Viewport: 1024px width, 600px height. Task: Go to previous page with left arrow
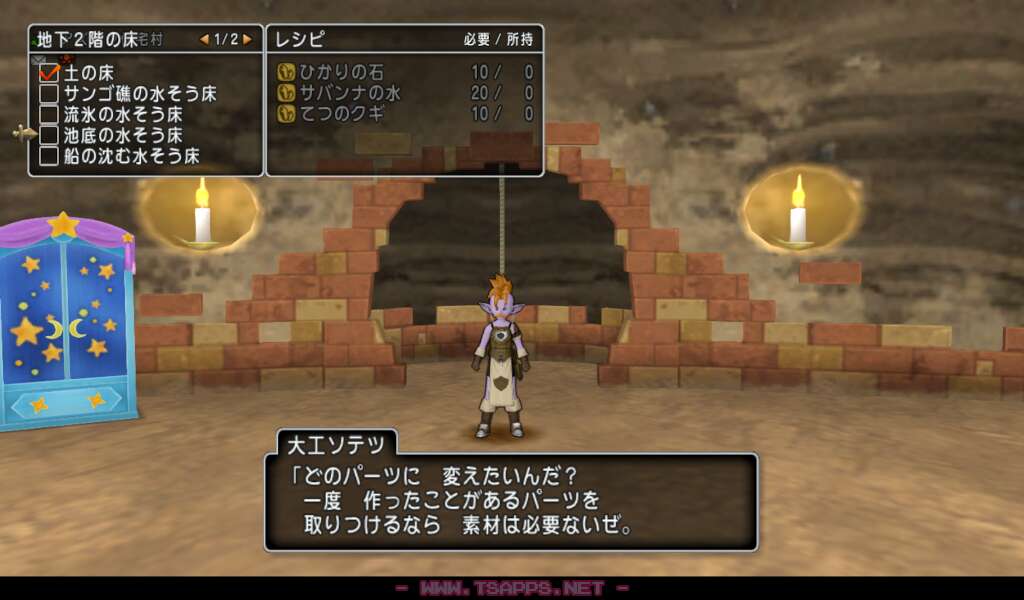click(205, 40)
